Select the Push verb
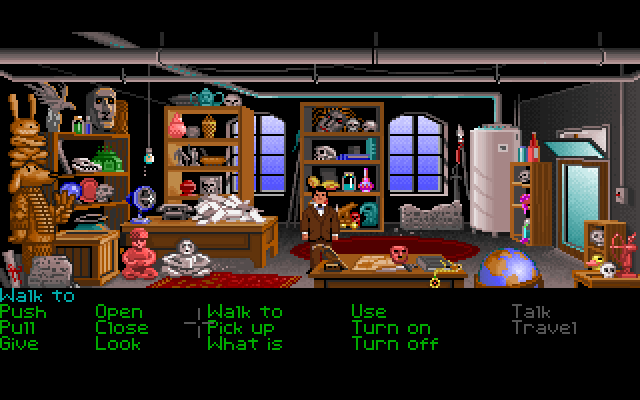The width and height of the screenshot is (640, 400). click(23, 312)
